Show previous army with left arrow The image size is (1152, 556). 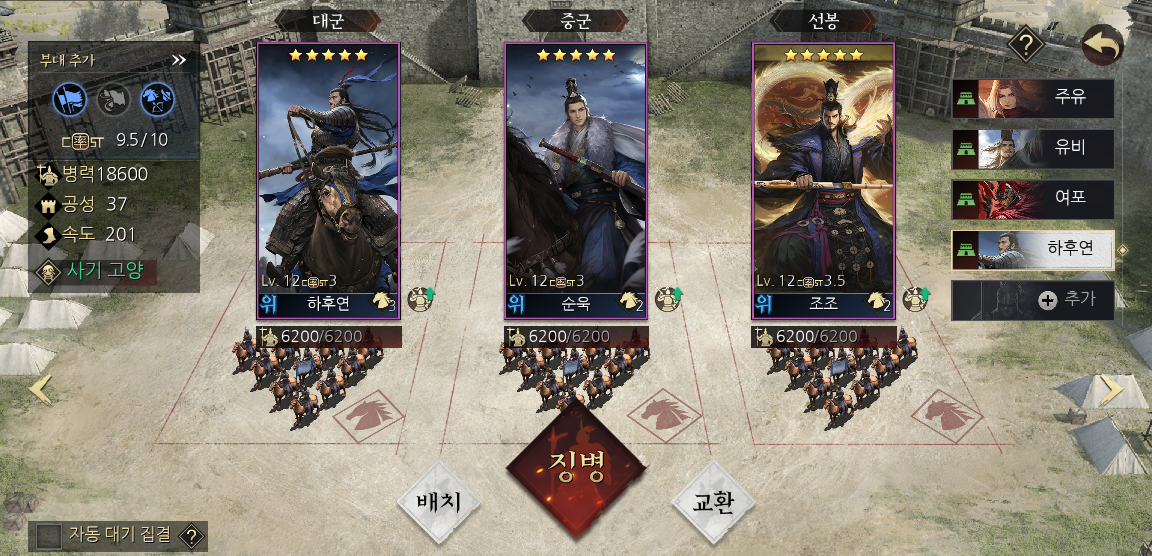pos(40,389)
